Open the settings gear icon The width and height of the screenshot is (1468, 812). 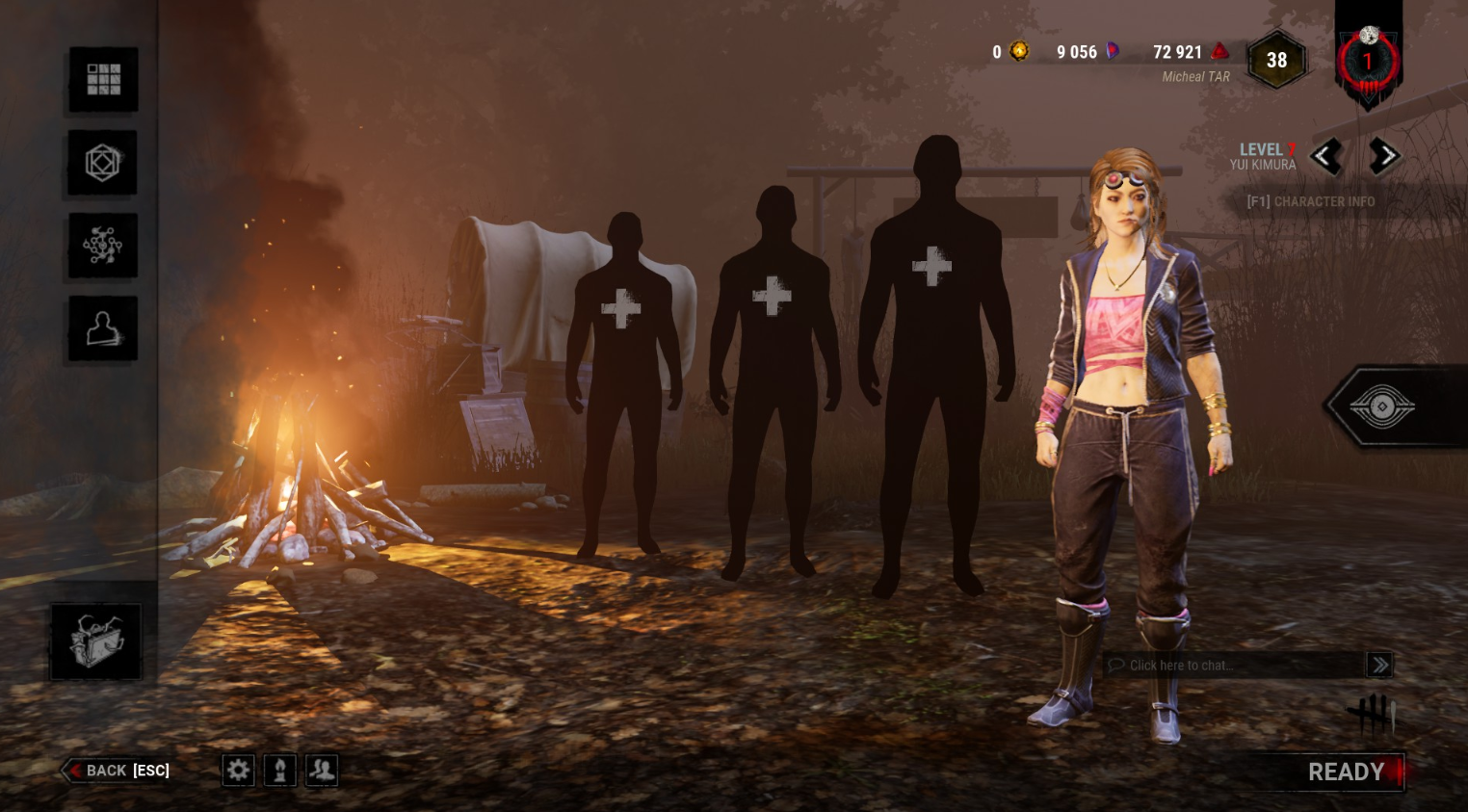(x=238, y=770)
